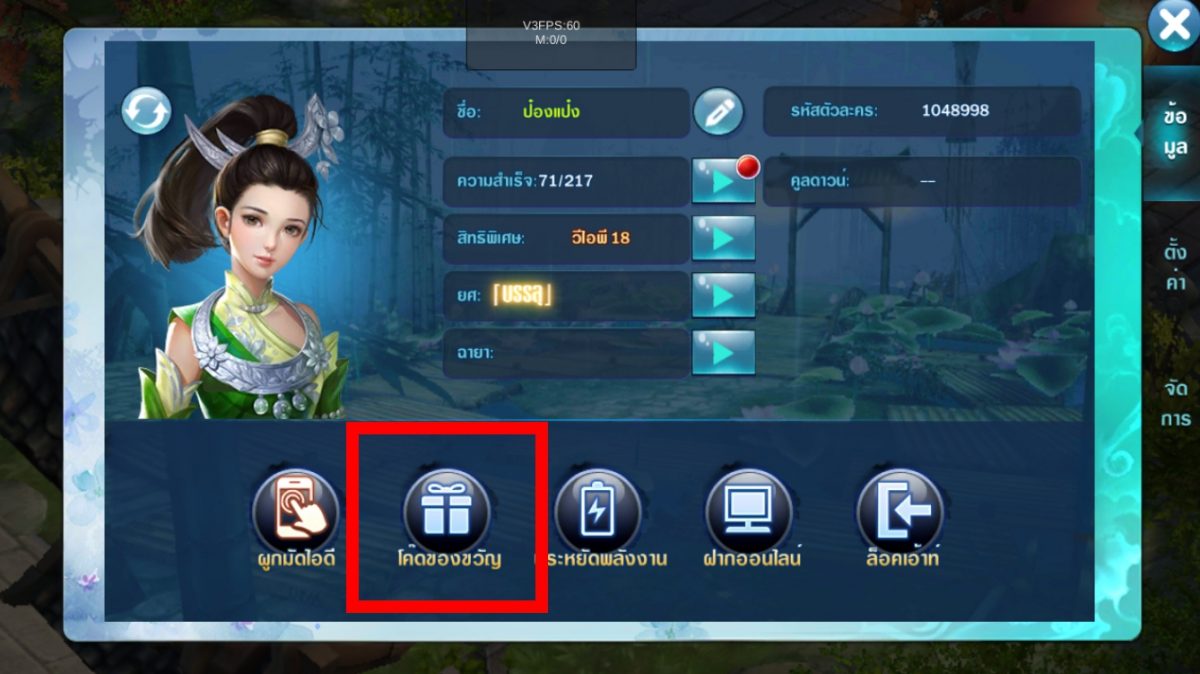Open the VIP 18 privileges arrow

(723, 238)
